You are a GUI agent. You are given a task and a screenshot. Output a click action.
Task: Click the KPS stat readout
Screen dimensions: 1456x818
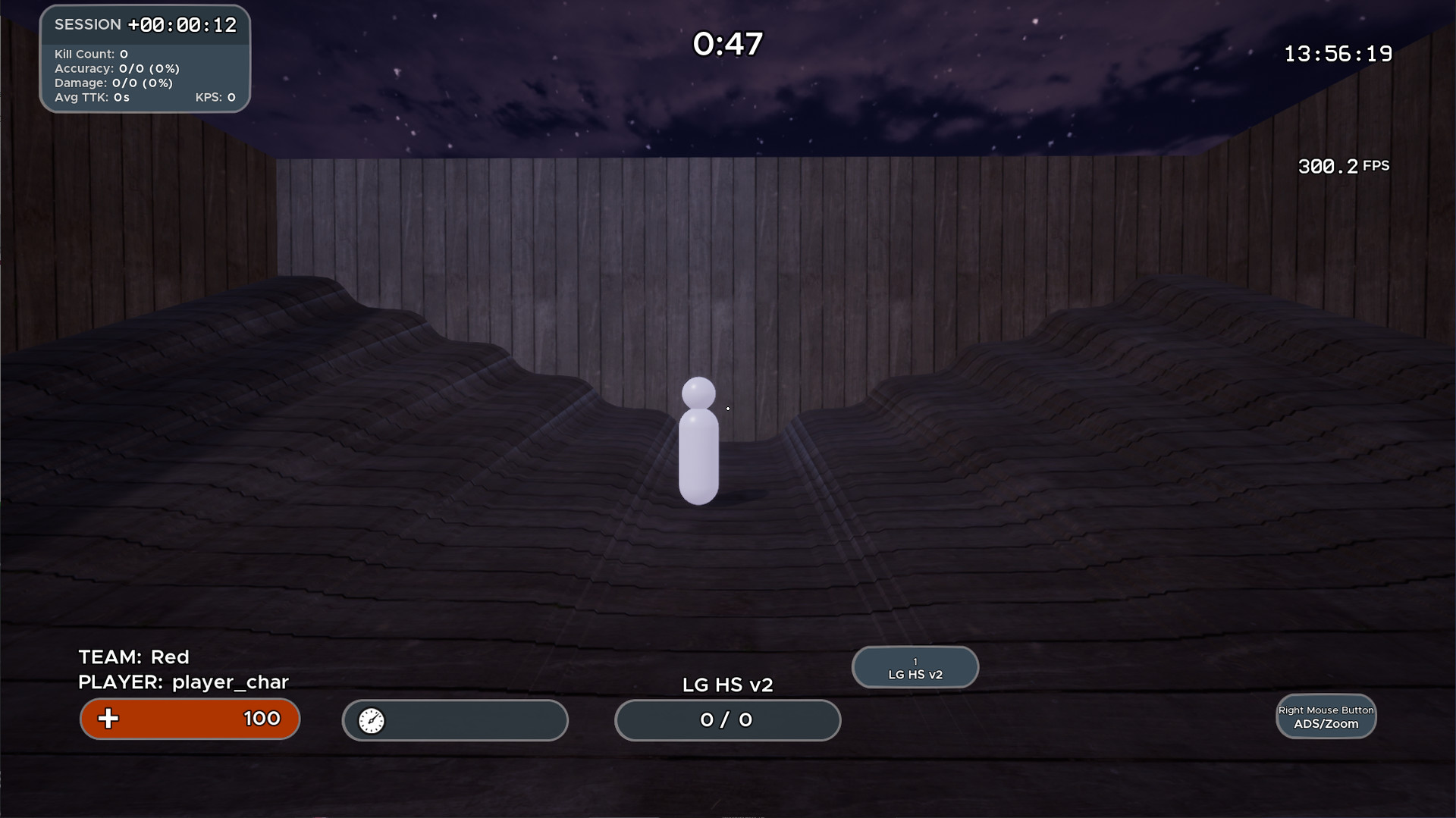(x=215, y=97)
